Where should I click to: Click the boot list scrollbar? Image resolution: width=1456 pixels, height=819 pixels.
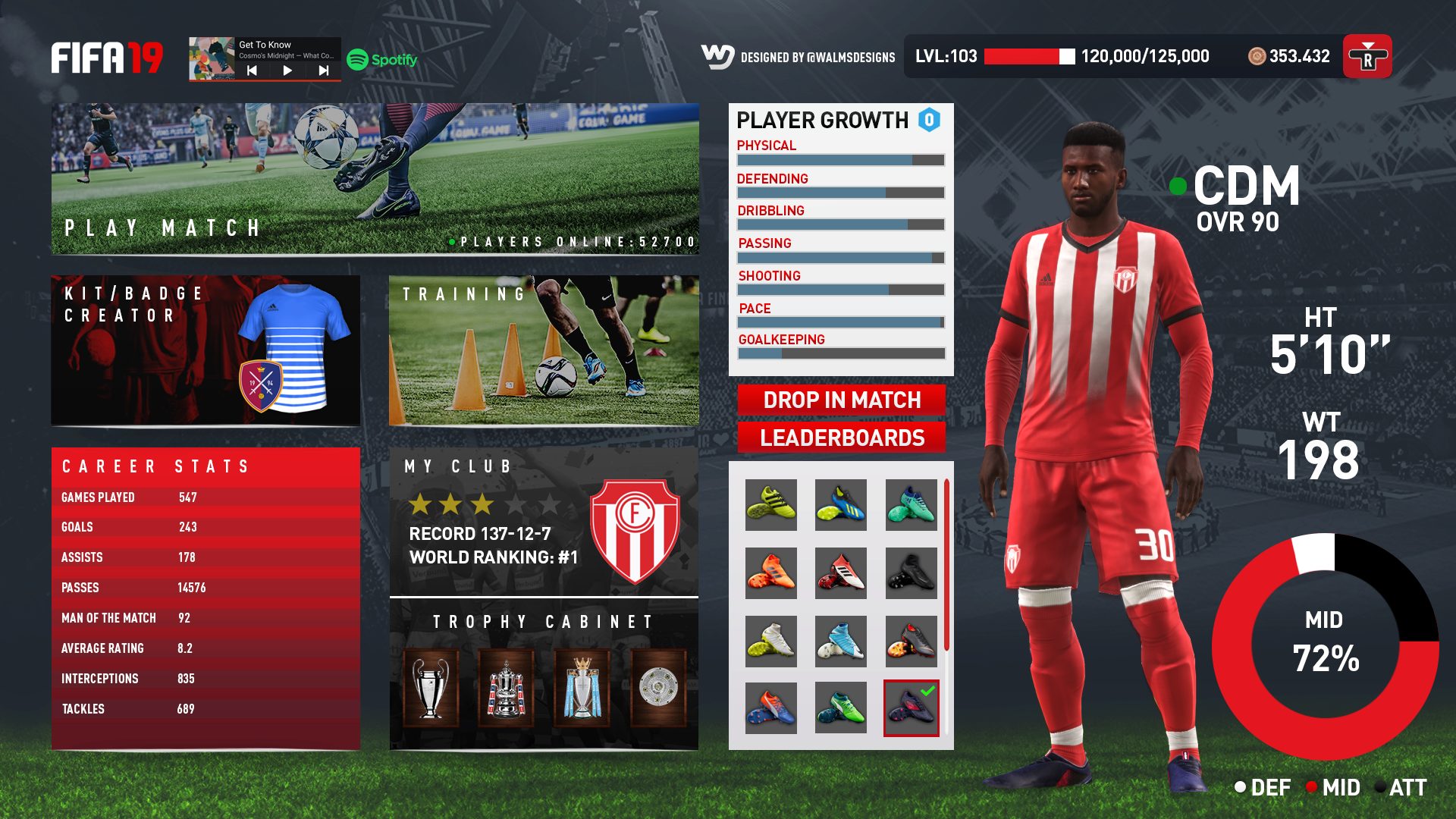tap(946, 564)
